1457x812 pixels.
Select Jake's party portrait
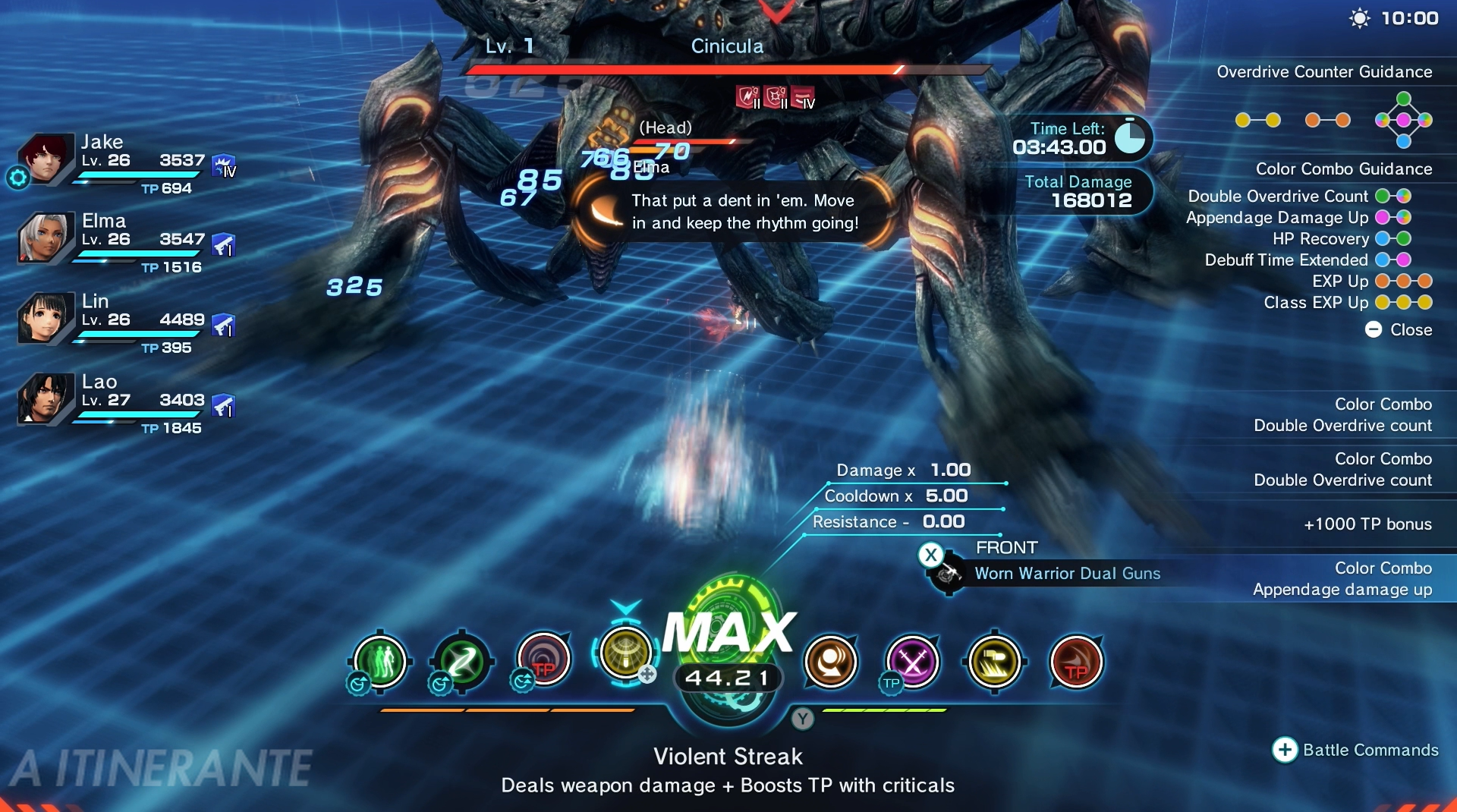44,159
